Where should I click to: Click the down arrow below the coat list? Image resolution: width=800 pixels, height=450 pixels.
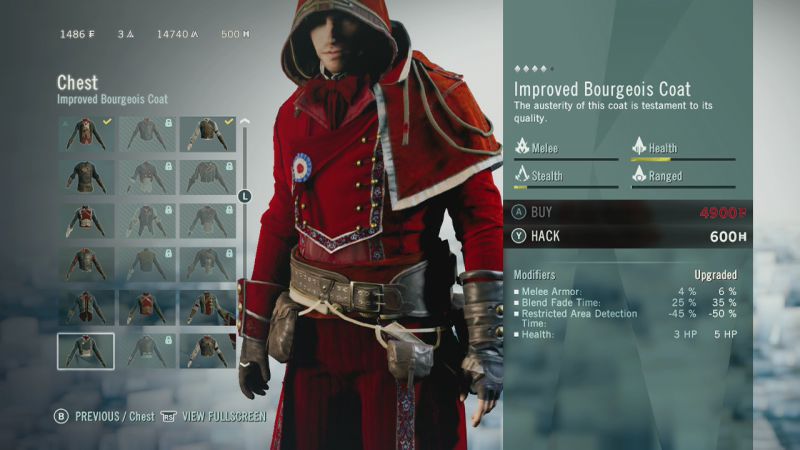(244, 364)
